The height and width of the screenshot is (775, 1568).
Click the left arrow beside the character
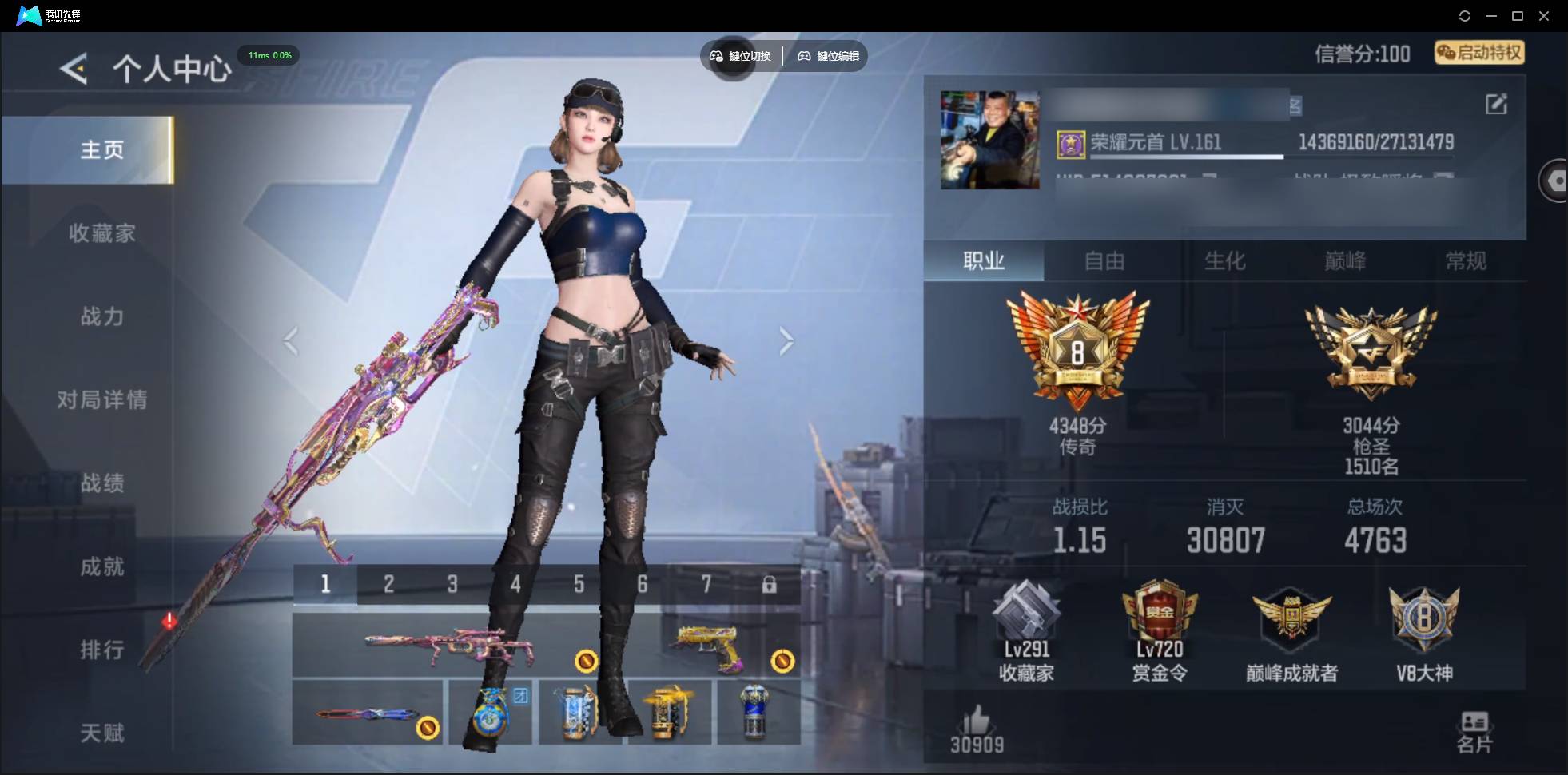coord(290,341)
